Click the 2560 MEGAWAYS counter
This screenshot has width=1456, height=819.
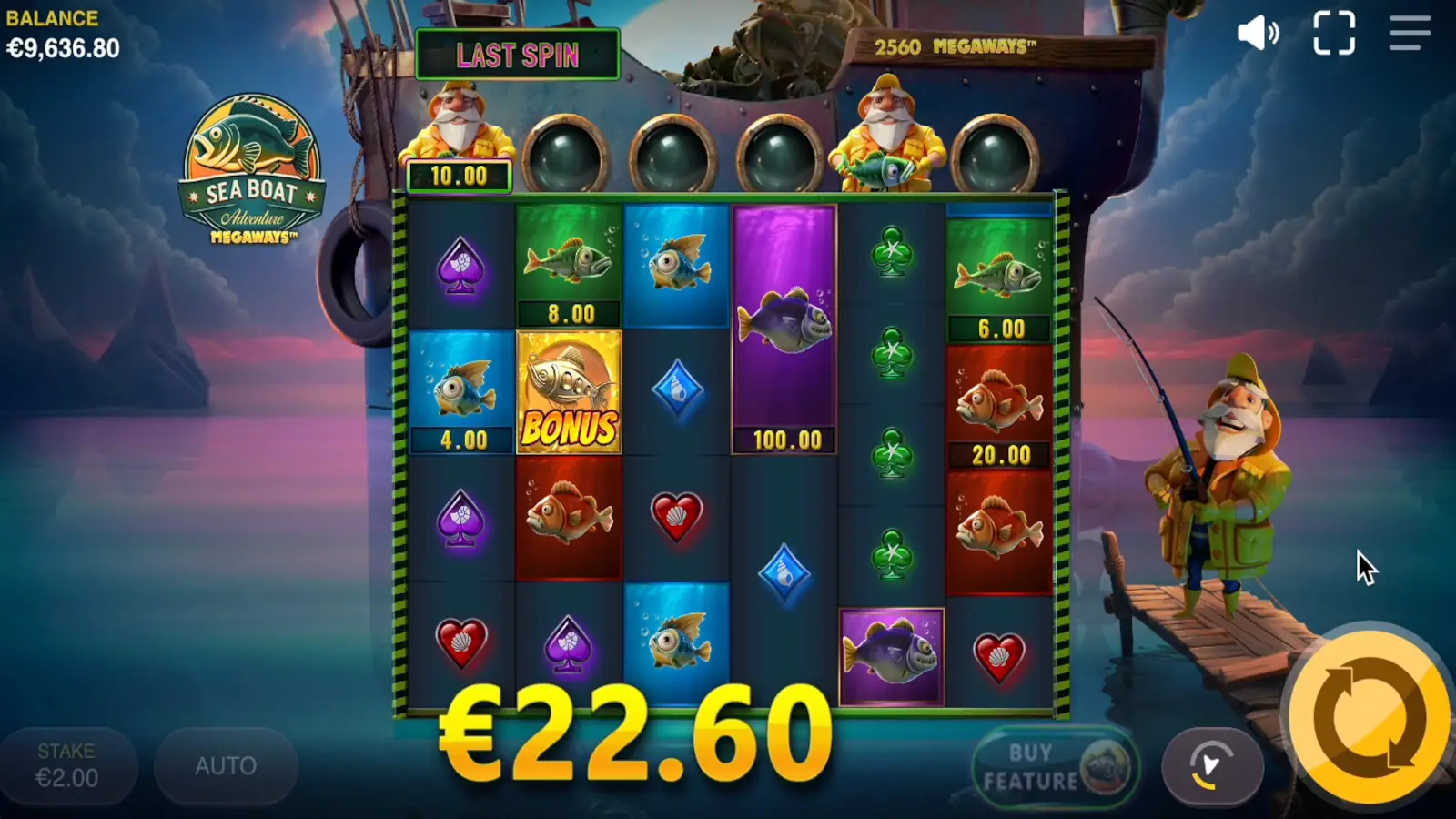(x=949, y=43)
